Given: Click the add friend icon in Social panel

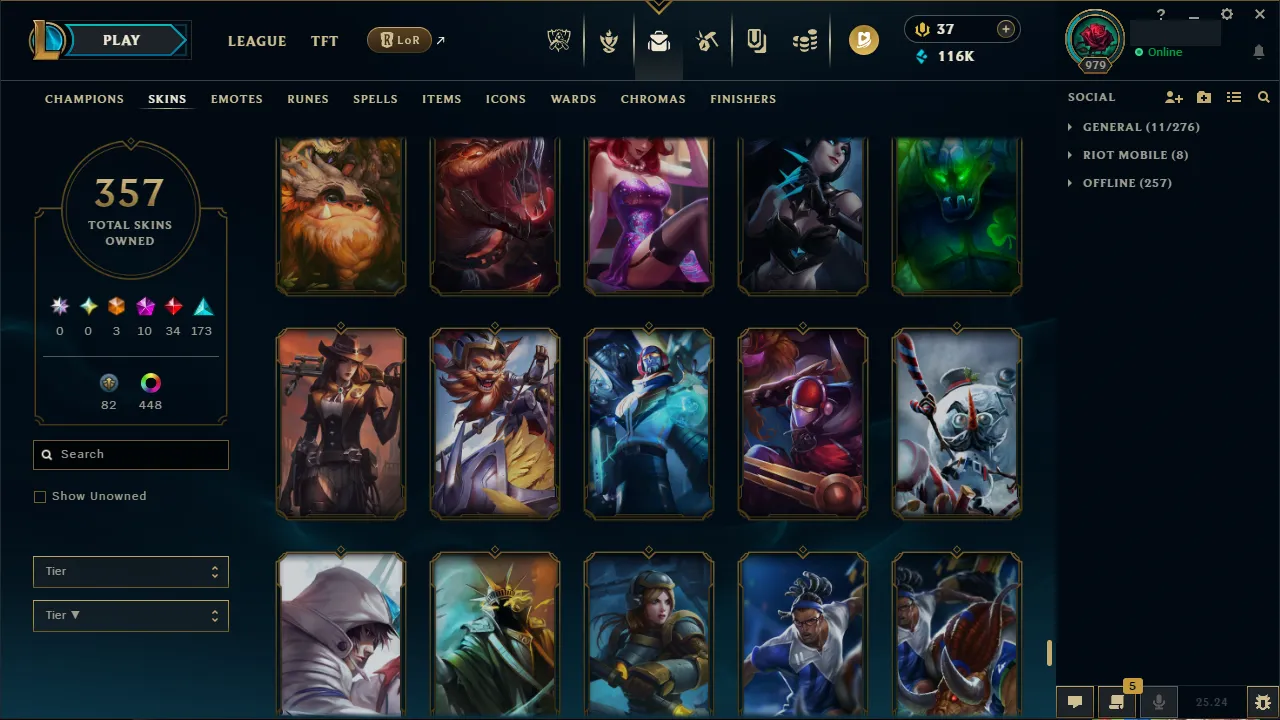Looking at the screenshot, I should click(1174, 97).
